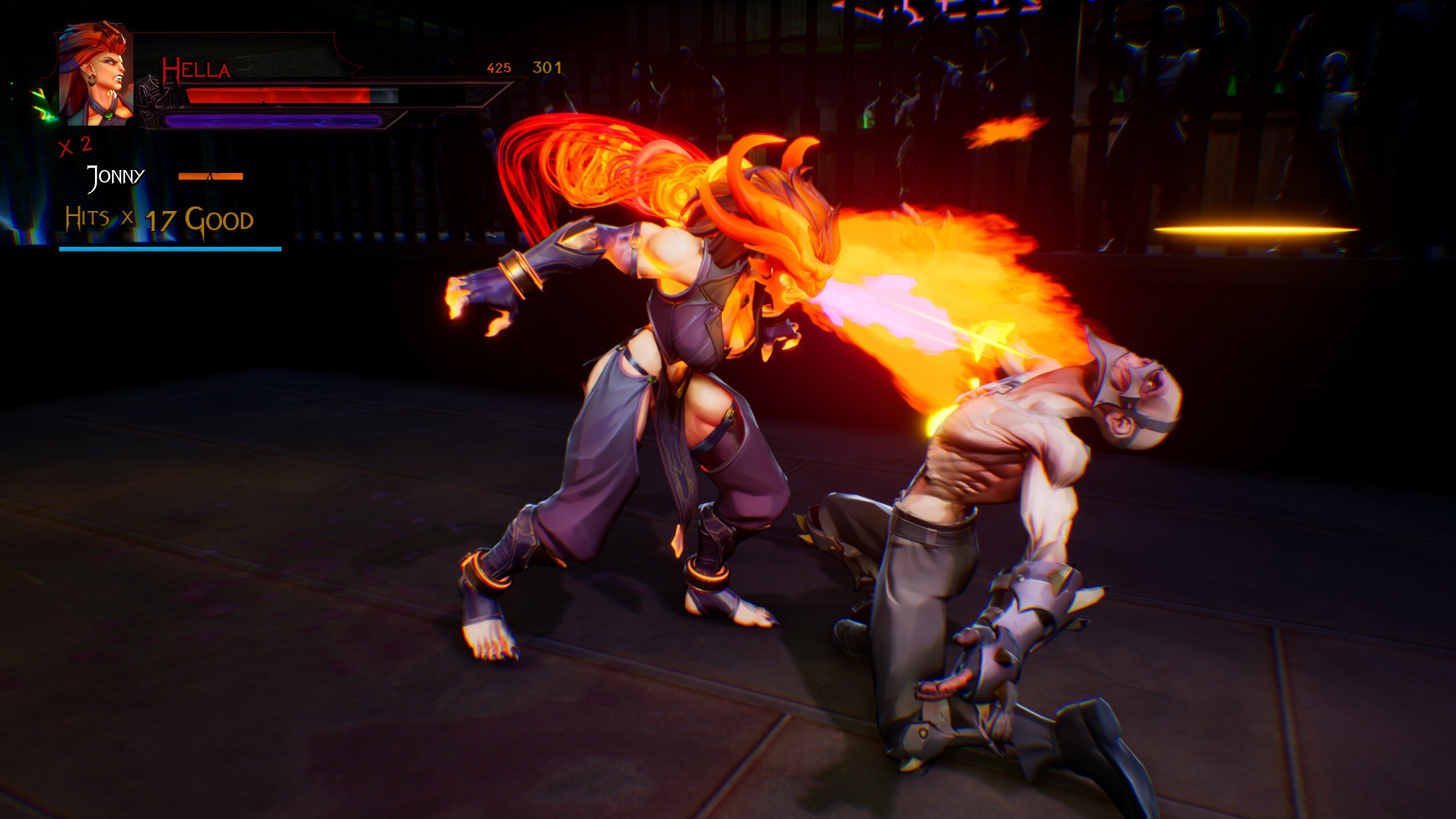Click the blue combo timer bar
Image resolution: width=1456 pixels, height=819 pixels.
[x=171, y=249]
